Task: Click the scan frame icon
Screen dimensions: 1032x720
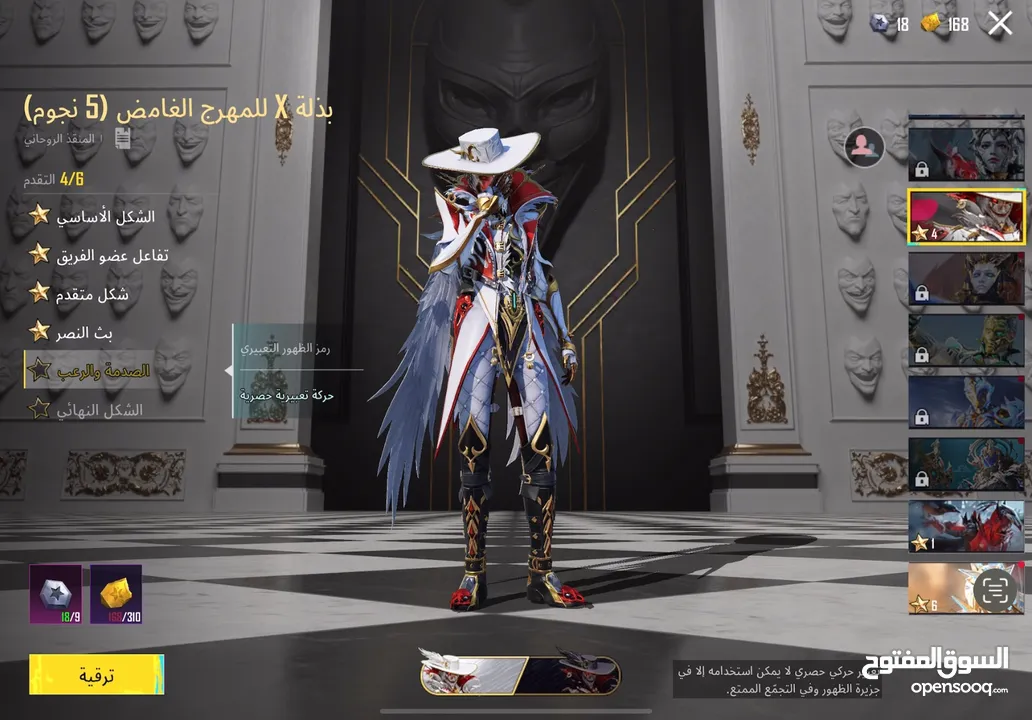Action: click(x=994, y=590)
